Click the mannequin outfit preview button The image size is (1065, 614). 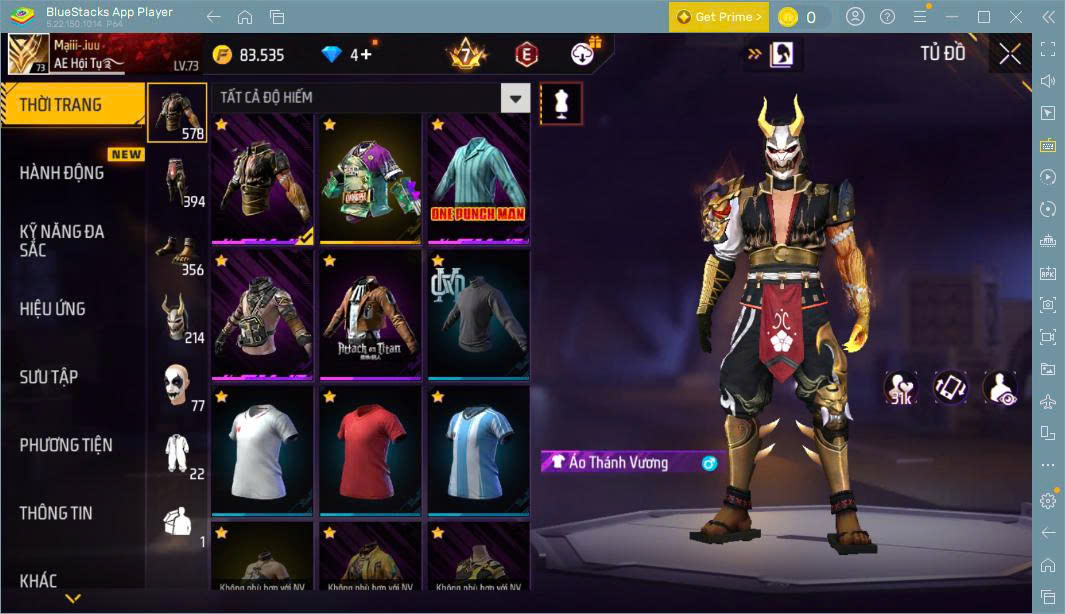(561, 104)
